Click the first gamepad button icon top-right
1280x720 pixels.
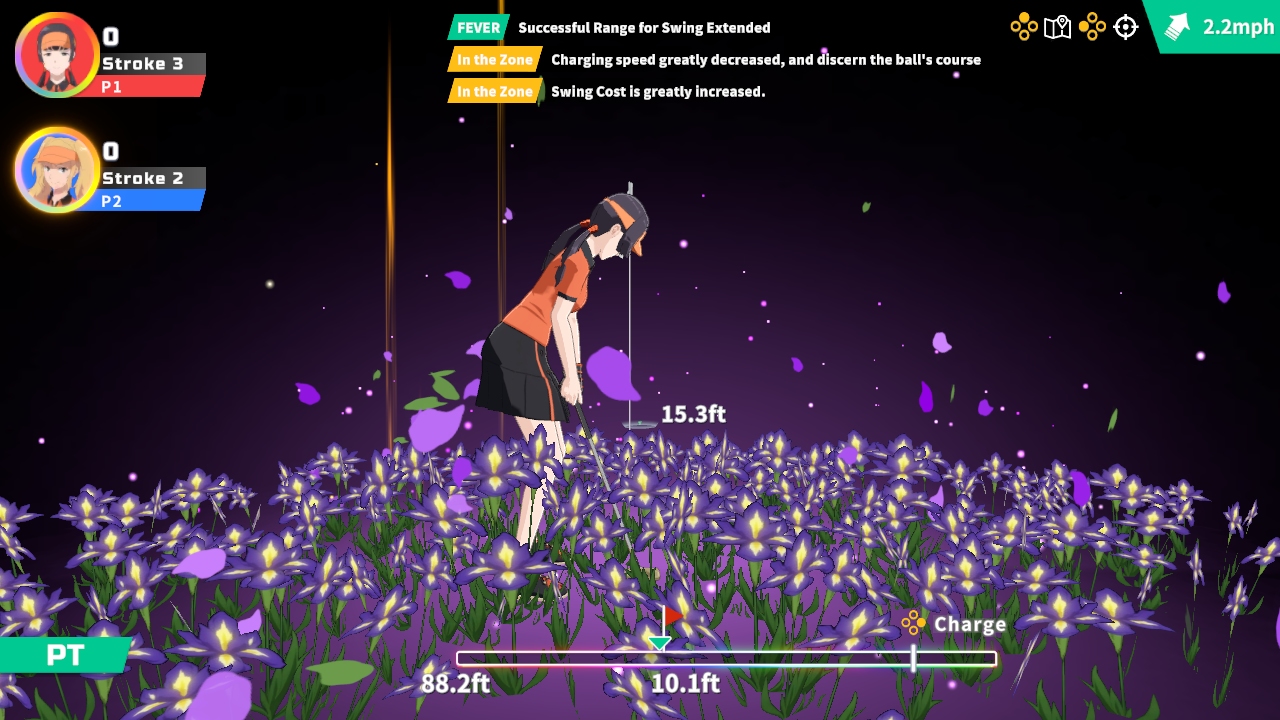pyautogui.click(x=1025, y=27)
